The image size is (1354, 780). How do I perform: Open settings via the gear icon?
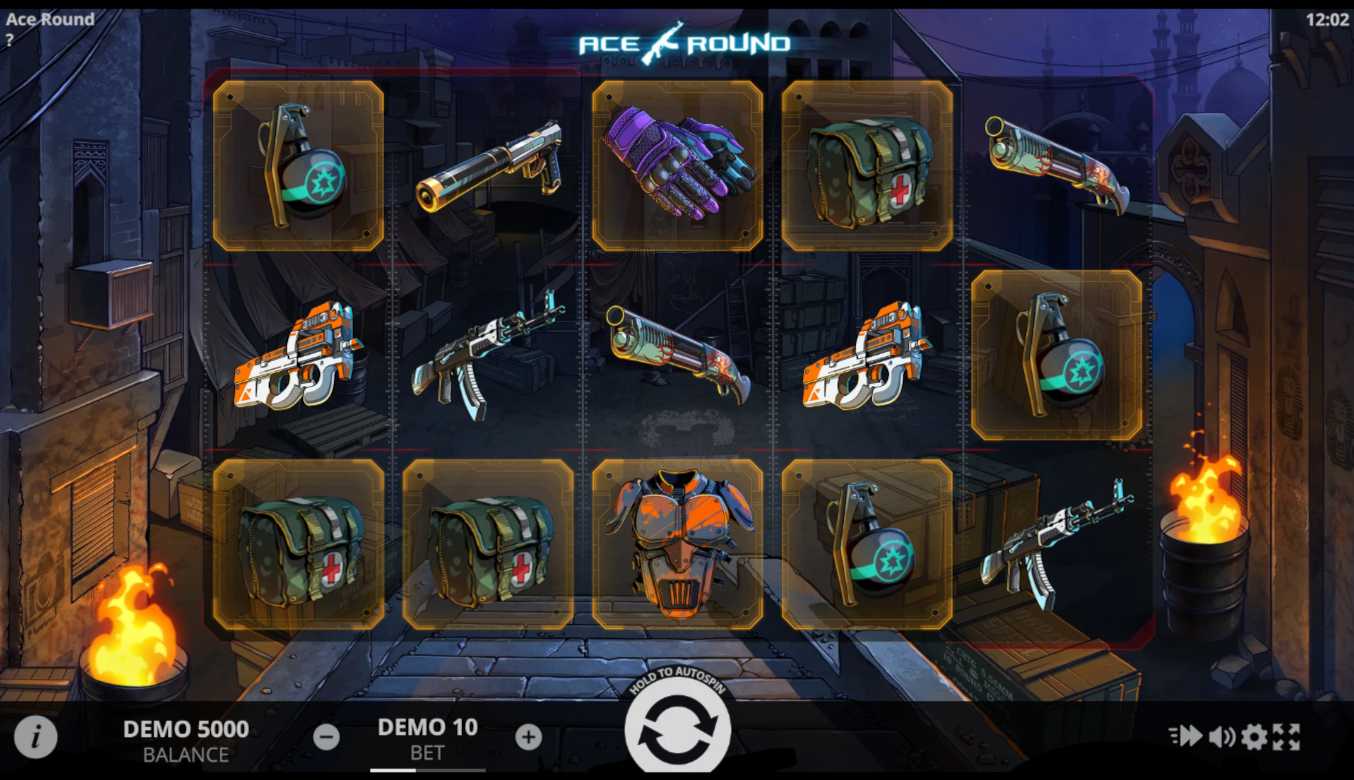[1254, 737]
